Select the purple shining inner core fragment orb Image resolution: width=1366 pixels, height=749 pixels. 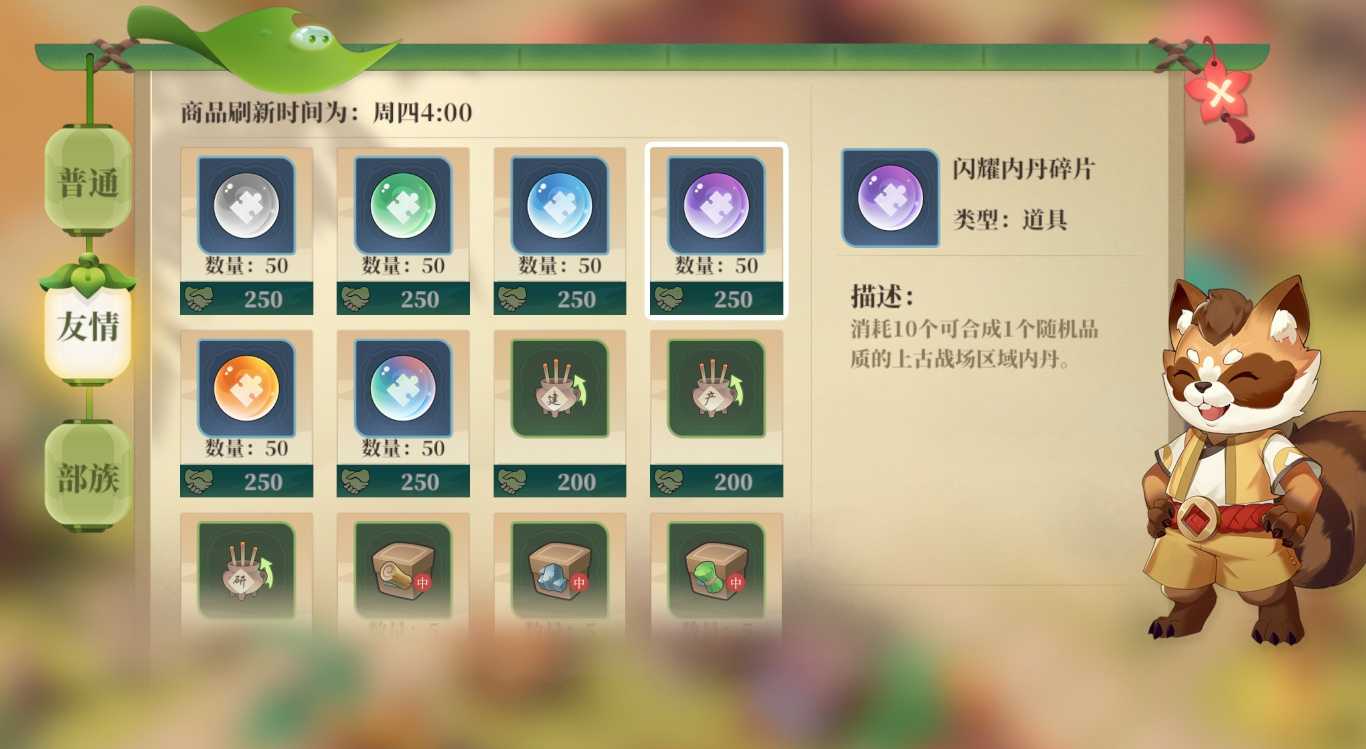point(716,202)
